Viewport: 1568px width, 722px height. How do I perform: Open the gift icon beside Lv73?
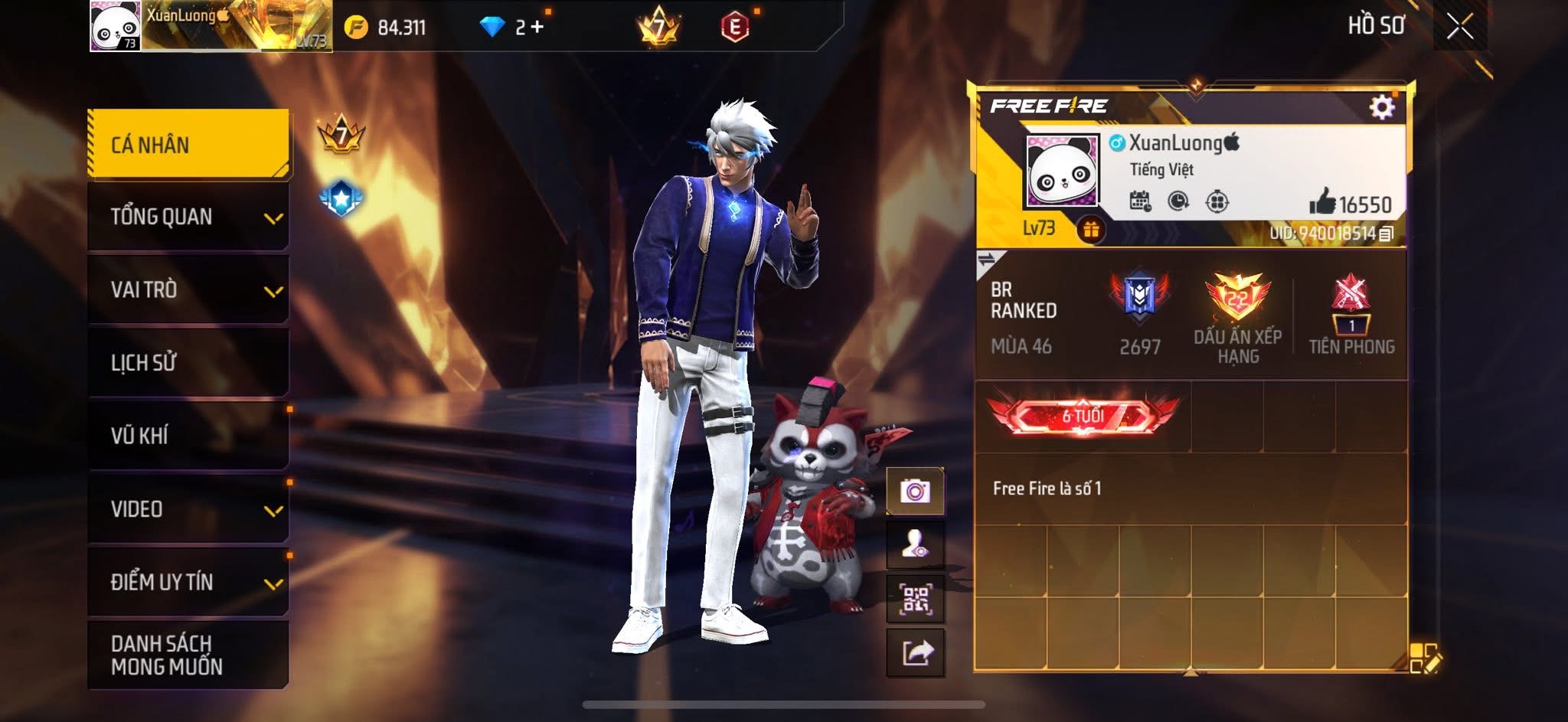pyautogui.click(x=1091, y=229)
